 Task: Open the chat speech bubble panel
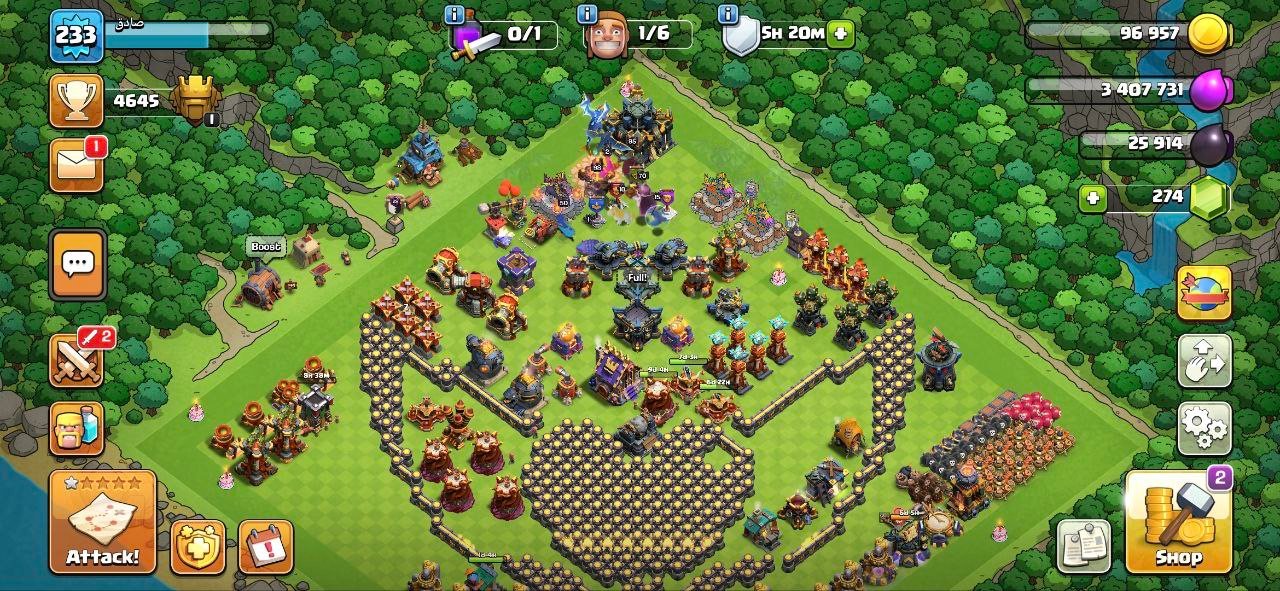pos(77,264)
